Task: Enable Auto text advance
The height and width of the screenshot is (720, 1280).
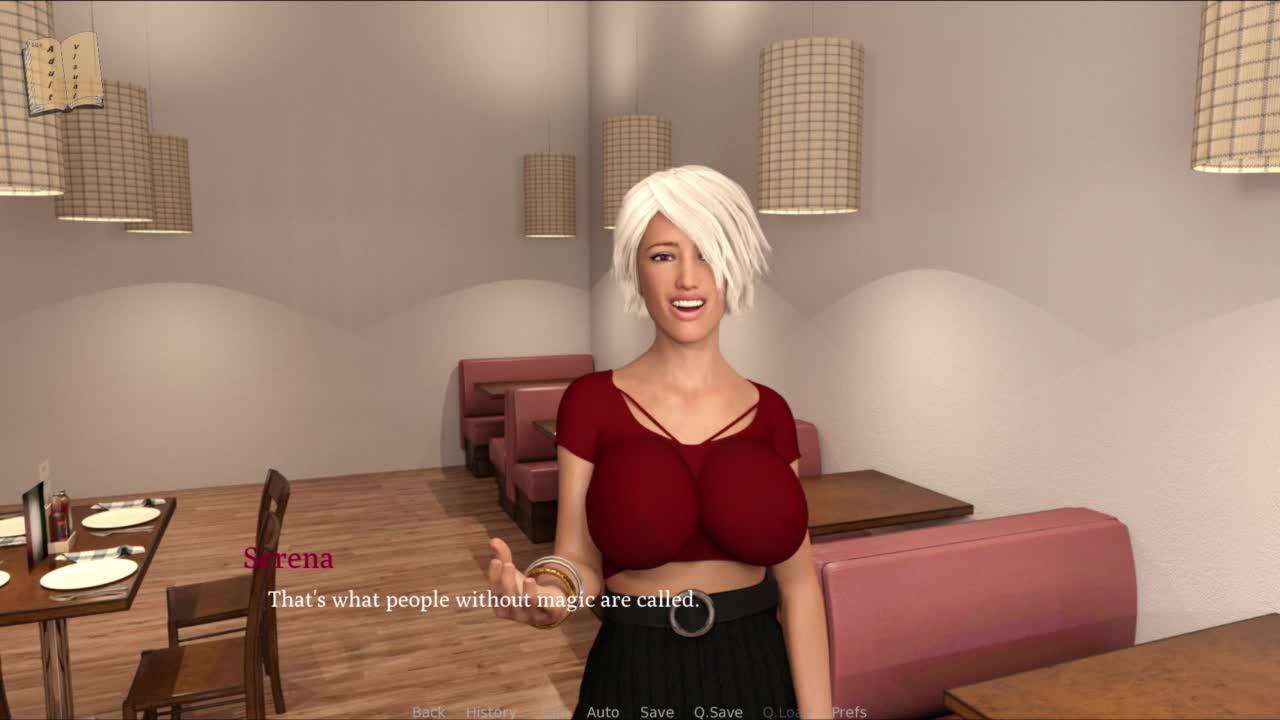Action: point(603,712)
